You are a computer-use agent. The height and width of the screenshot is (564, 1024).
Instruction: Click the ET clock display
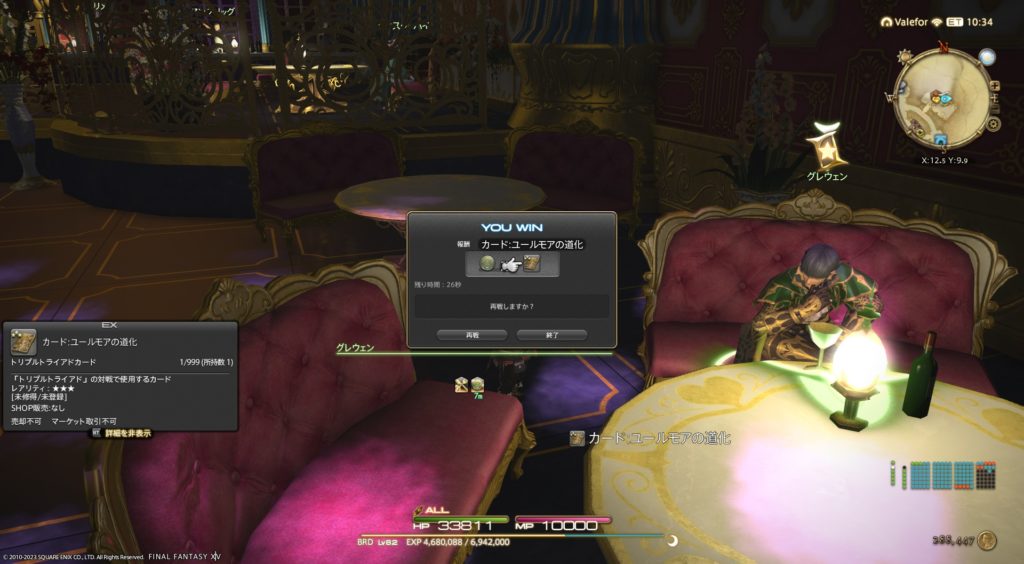(x=970, y=21)
